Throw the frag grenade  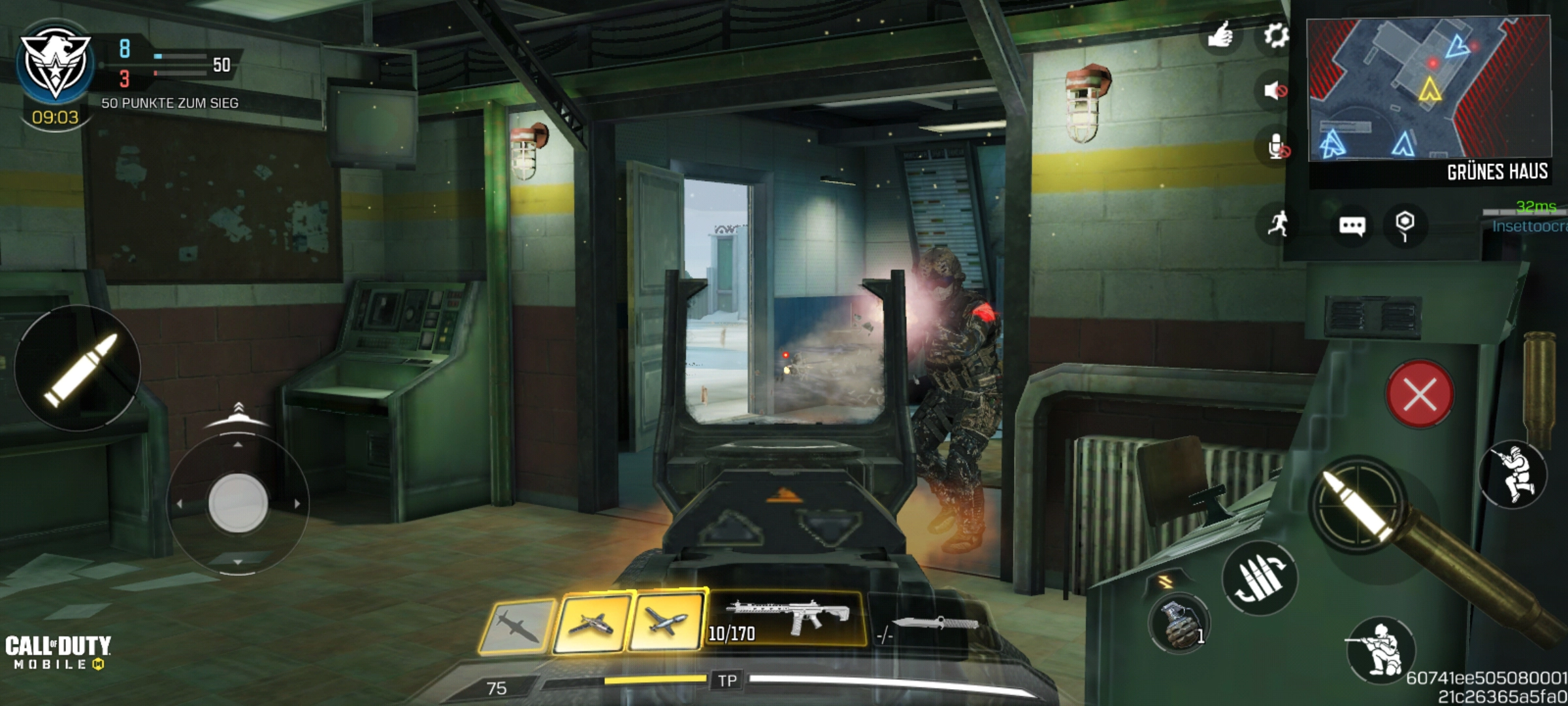tap(1179, 623)
